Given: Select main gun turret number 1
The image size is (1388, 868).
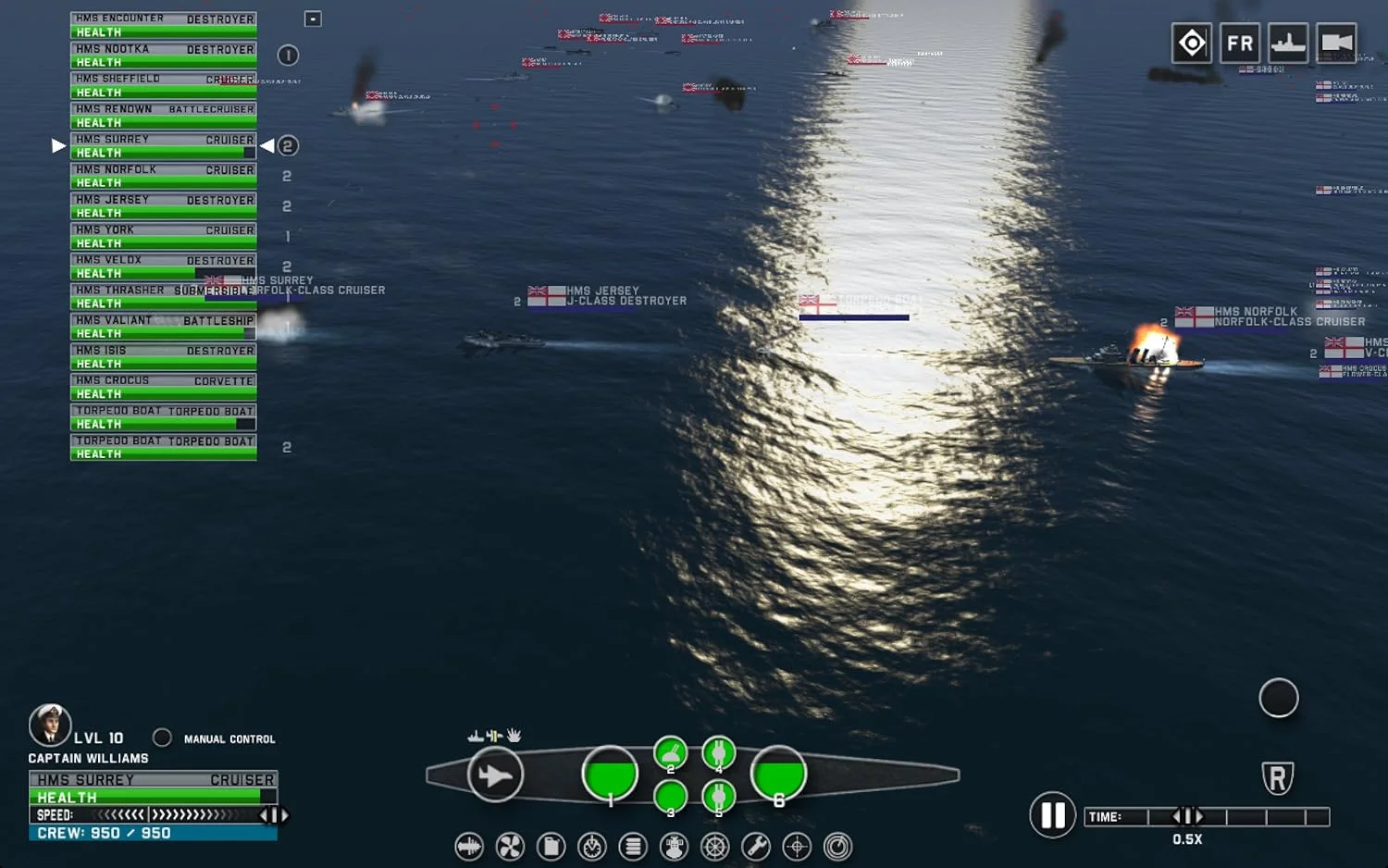Looking at the screenshot, I should tap(610, 774).
